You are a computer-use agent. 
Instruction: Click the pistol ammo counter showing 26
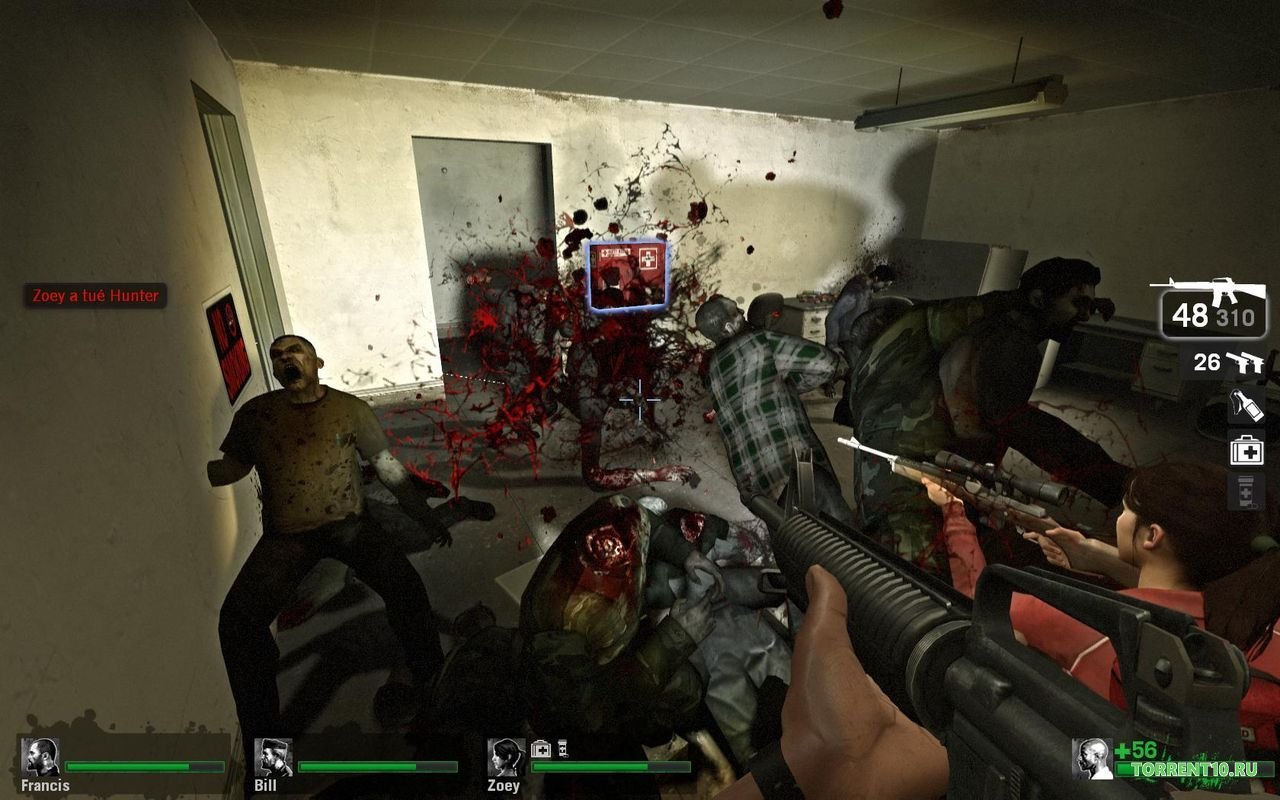coord(1205,361)
